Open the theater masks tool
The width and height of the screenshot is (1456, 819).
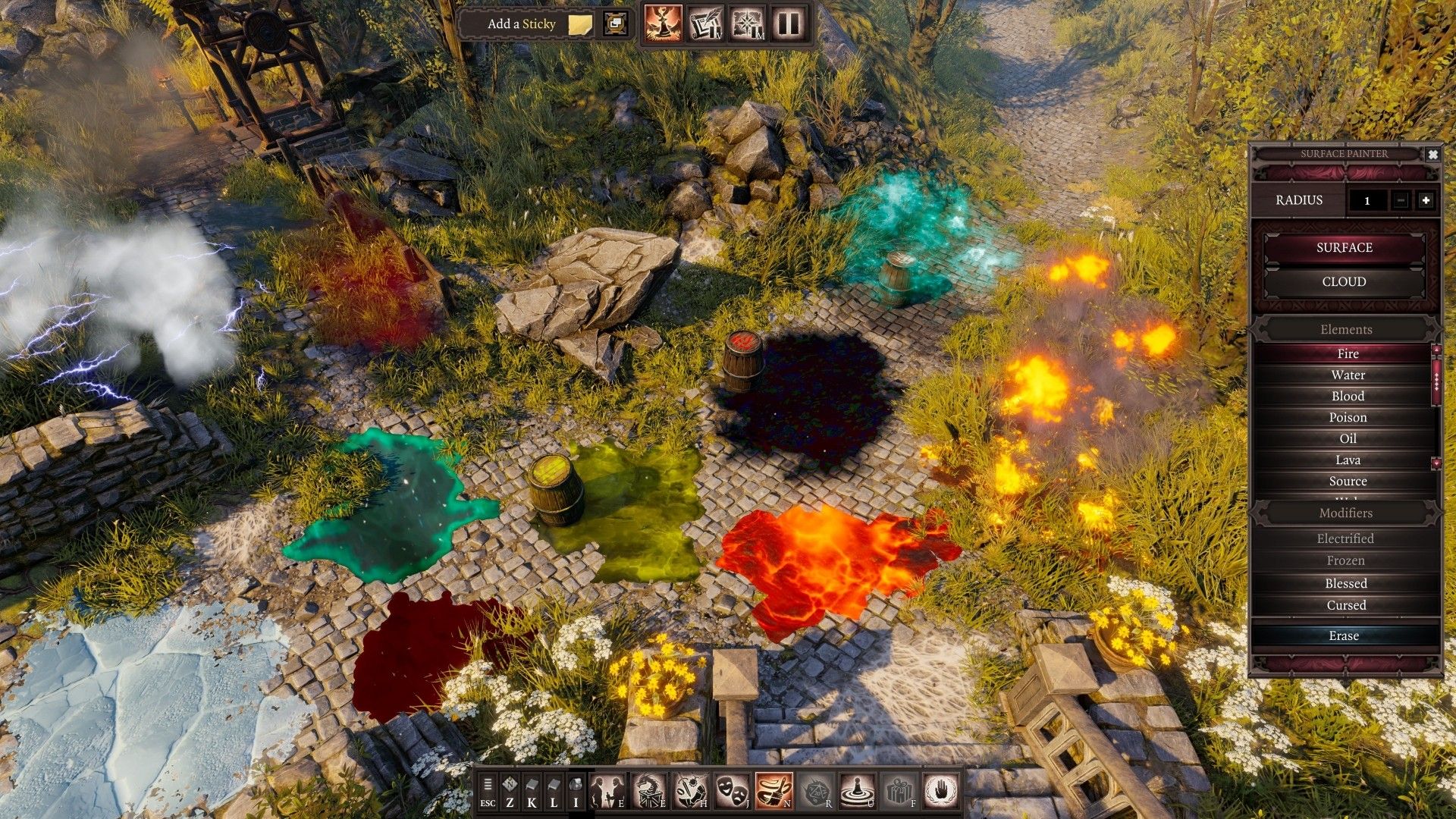tap(733, 791)
